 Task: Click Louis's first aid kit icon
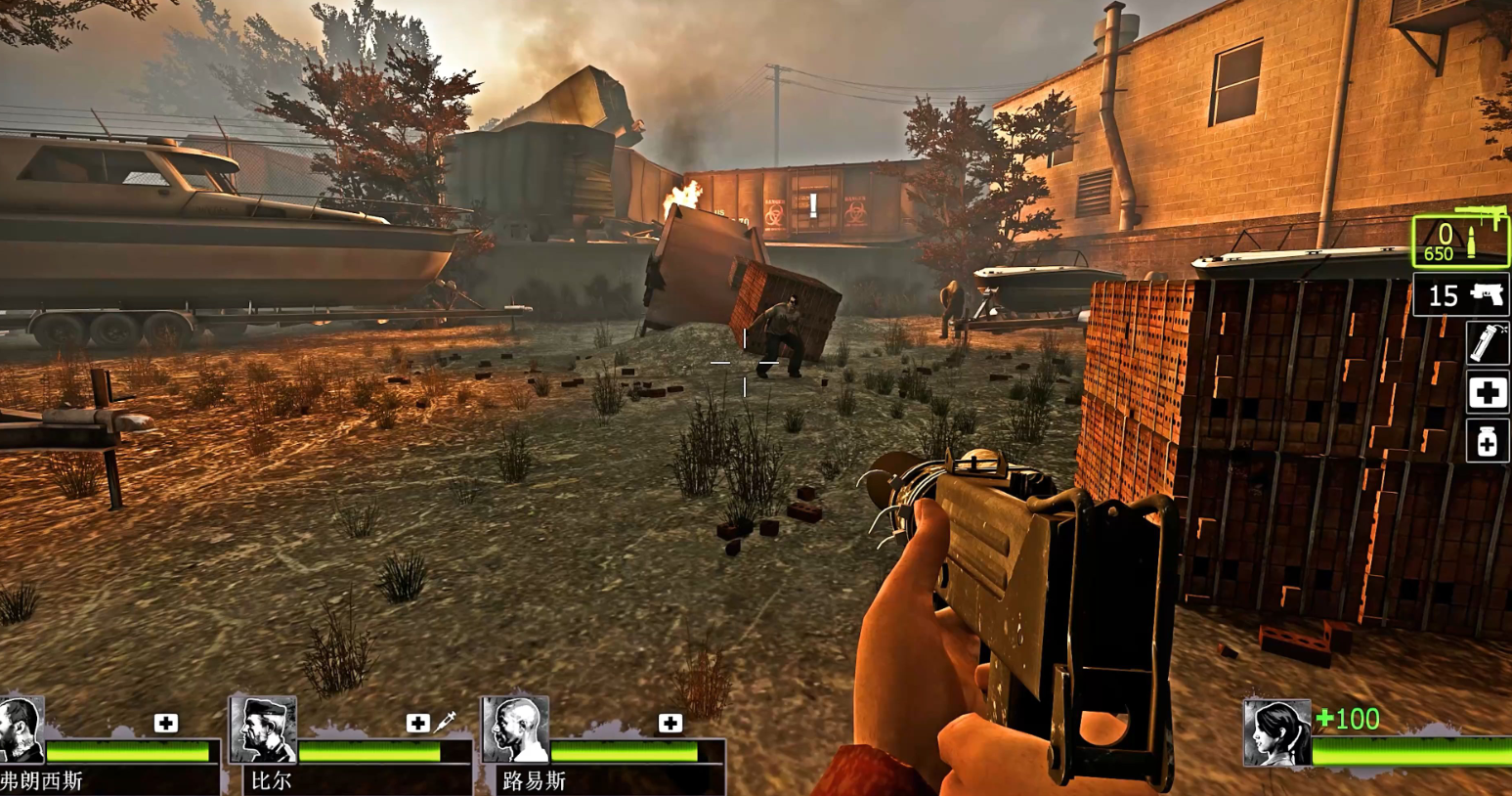point(670,724)
